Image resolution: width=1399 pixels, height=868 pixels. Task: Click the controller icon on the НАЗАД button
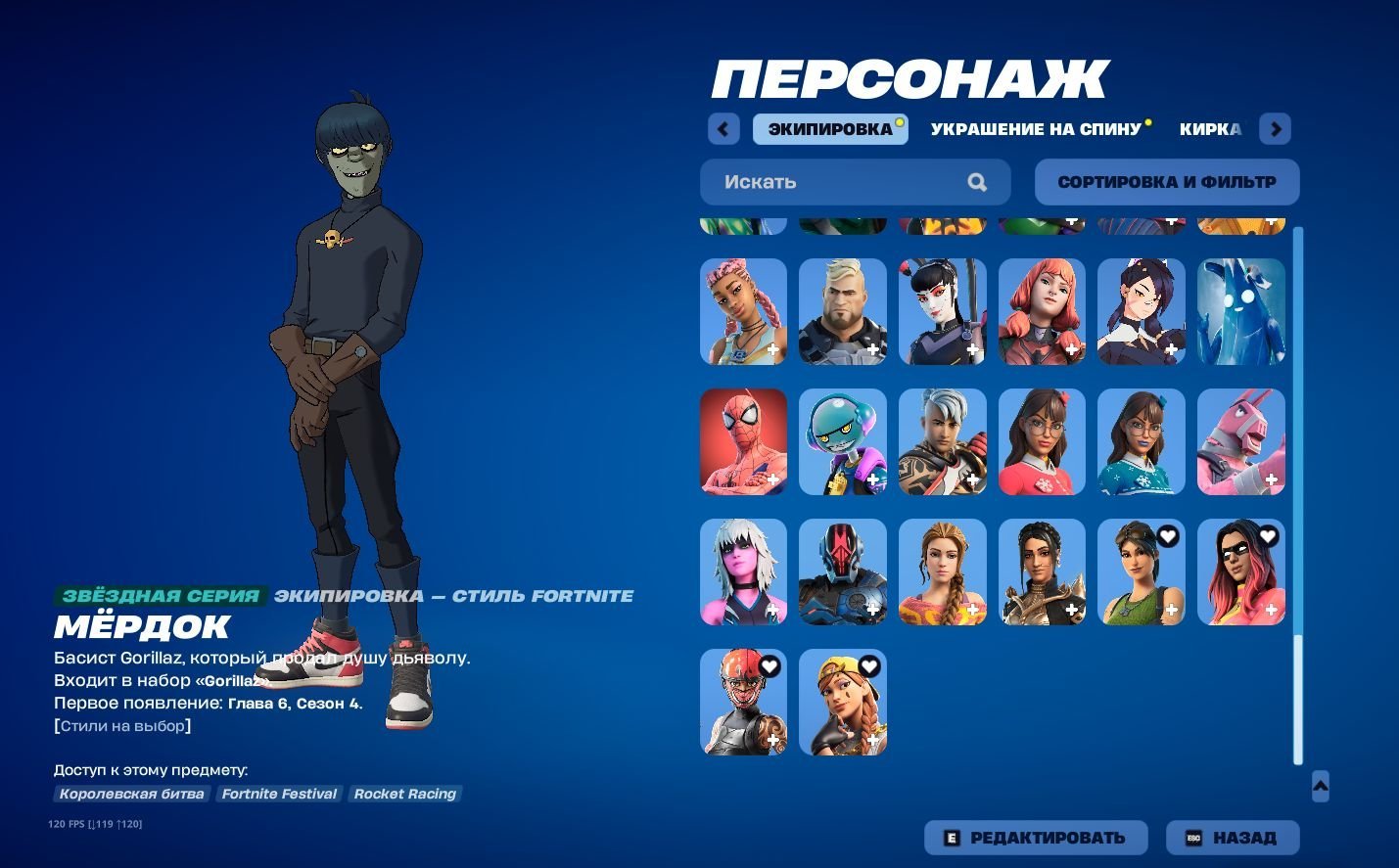(x=1192, y=838)
